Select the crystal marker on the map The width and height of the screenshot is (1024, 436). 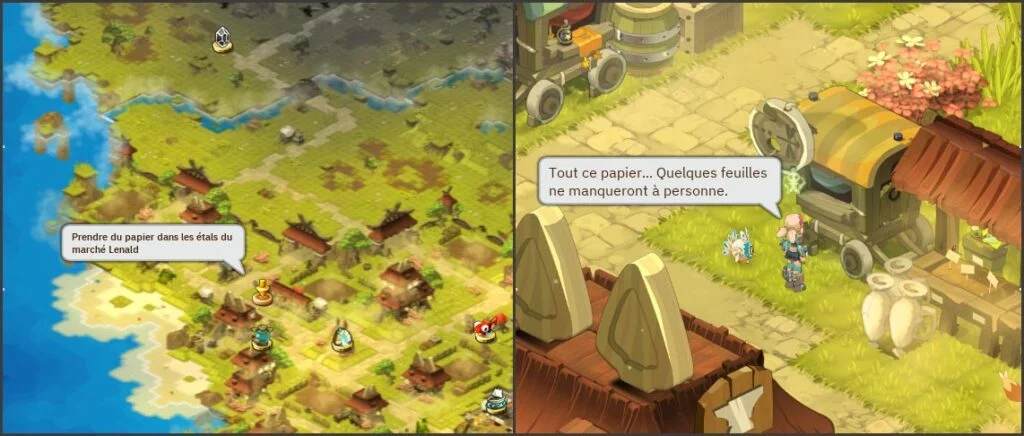tap(222, 40)
